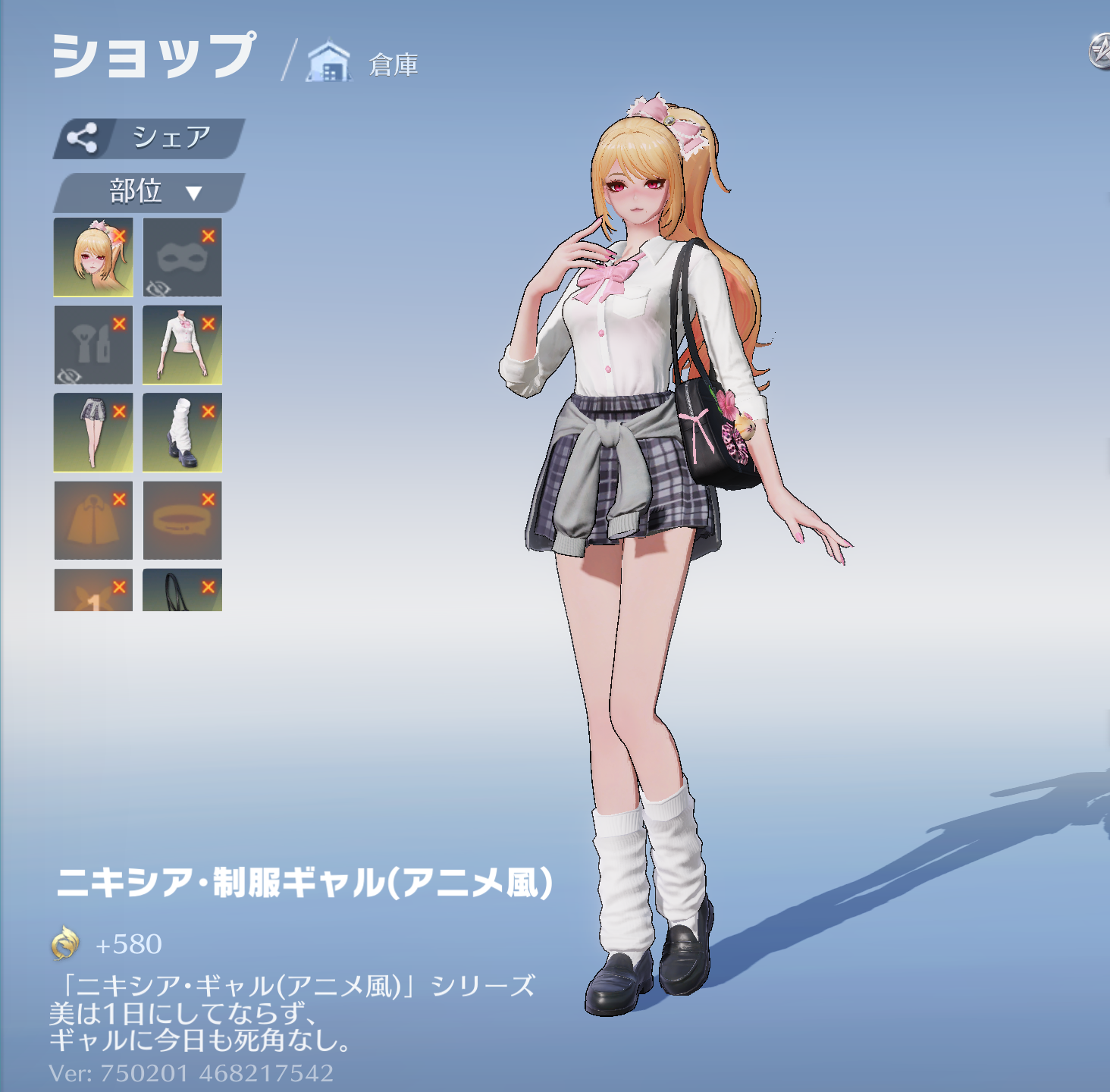
Task: Select the mask slot
Action: (x=182, y=257)
